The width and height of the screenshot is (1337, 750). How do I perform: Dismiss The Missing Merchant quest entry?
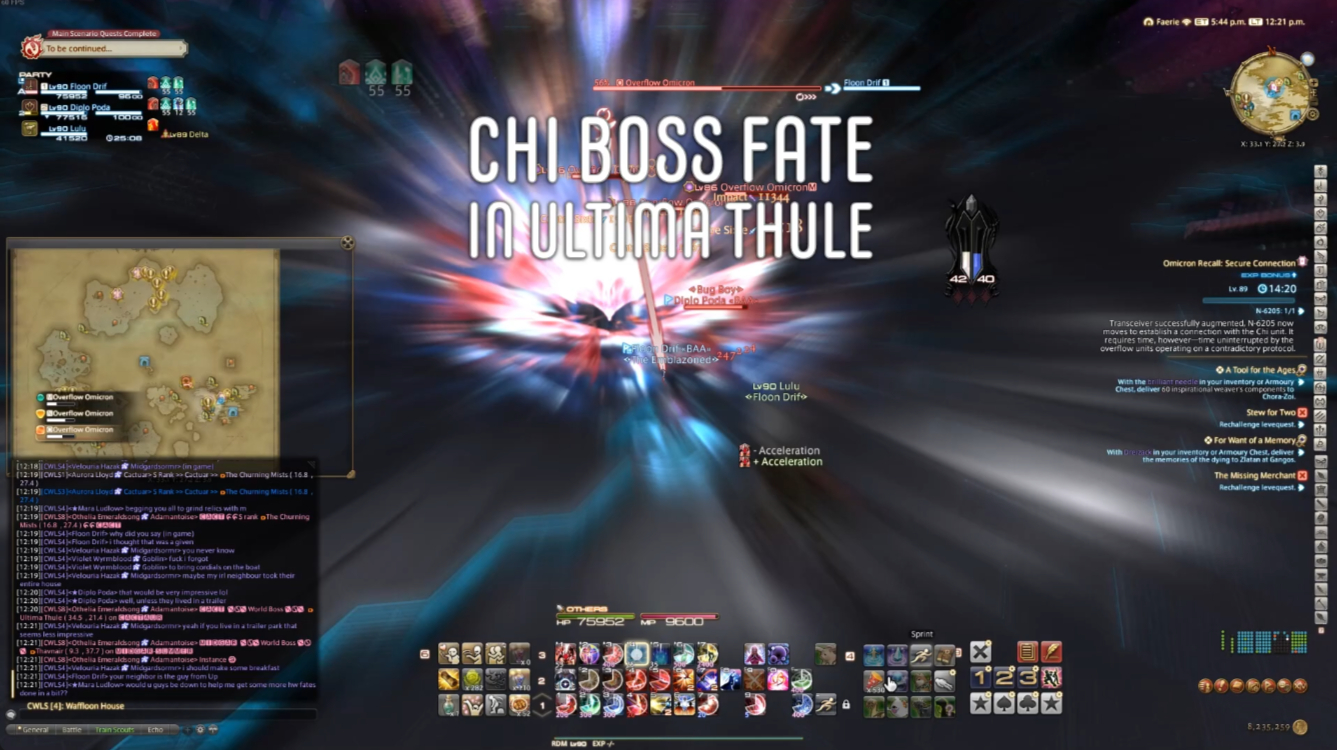(x=1302, y=475)
